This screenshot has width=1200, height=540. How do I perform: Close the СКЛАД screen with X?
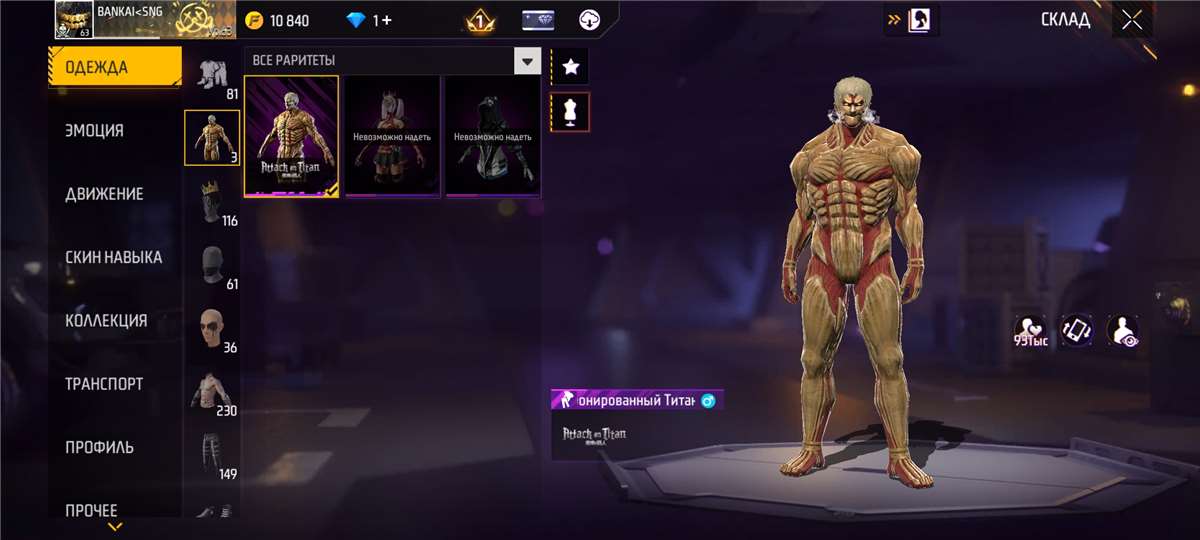[x=1132, y=20]
